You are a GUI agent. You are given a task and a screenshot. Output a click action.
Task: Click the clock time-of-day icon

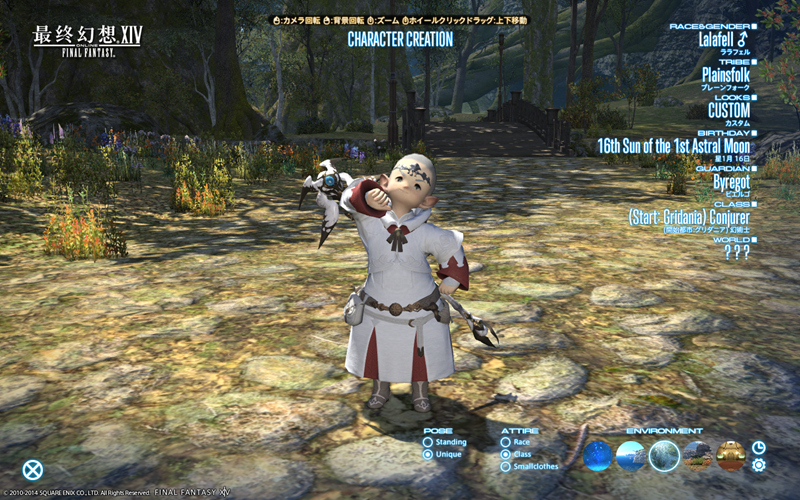(759, 447)
